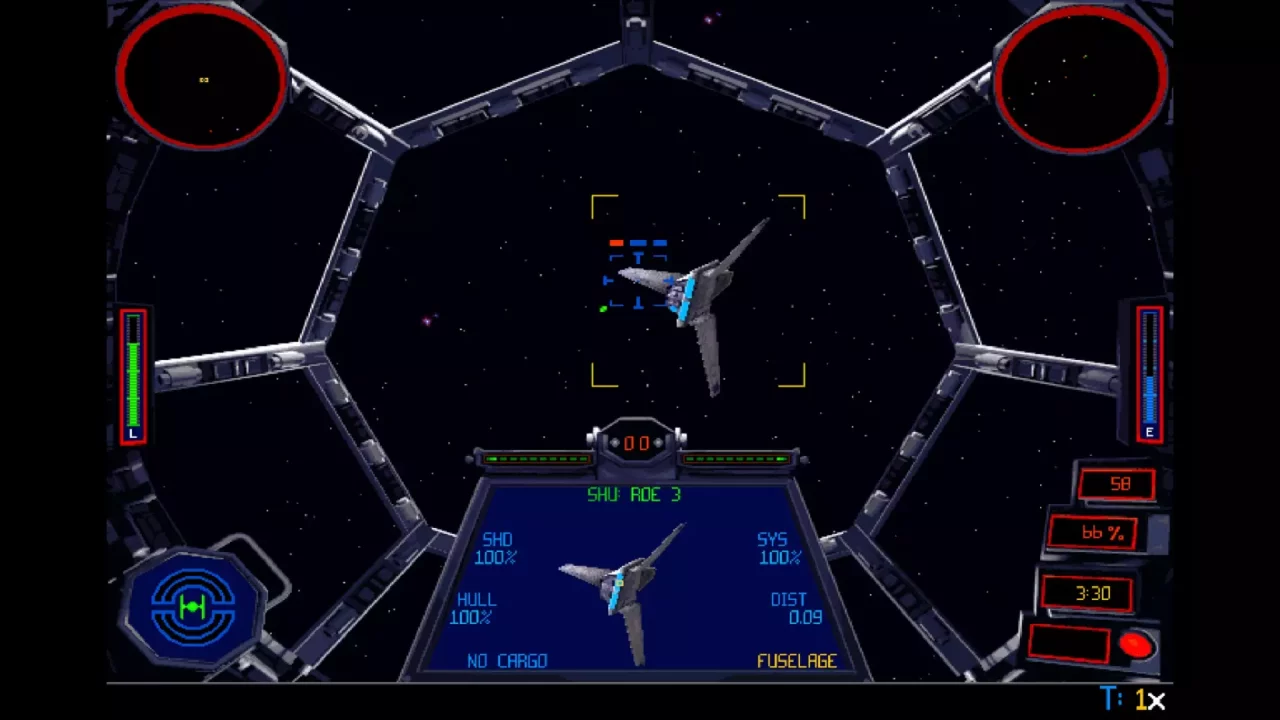The width and height of the screenshot is (1280, 720).
Task: Toggle the right engine power bar marked E
Action: (x=1148, y=375)
